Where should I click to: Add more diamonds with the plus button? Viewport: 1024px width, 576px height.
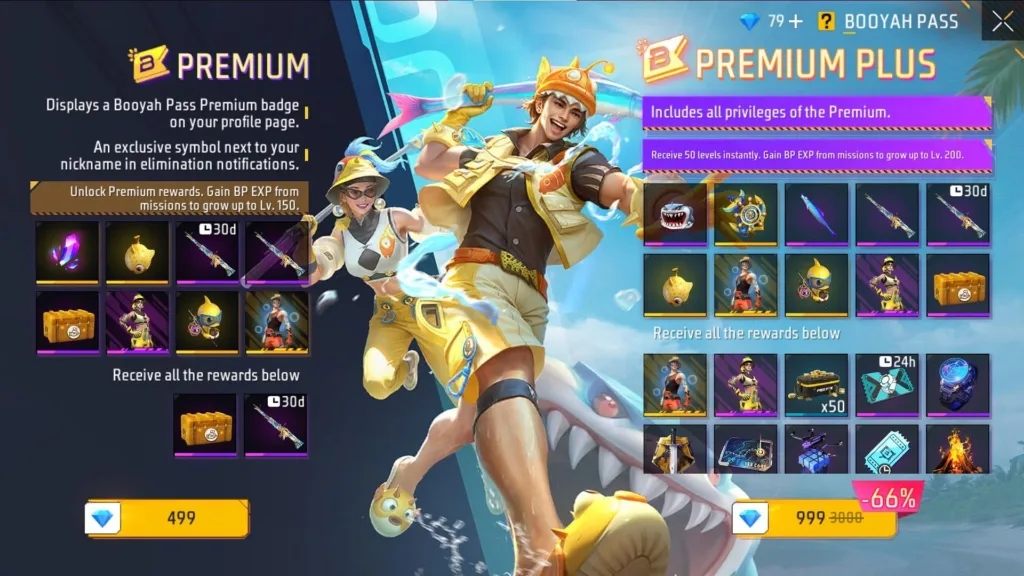point(796,22)
